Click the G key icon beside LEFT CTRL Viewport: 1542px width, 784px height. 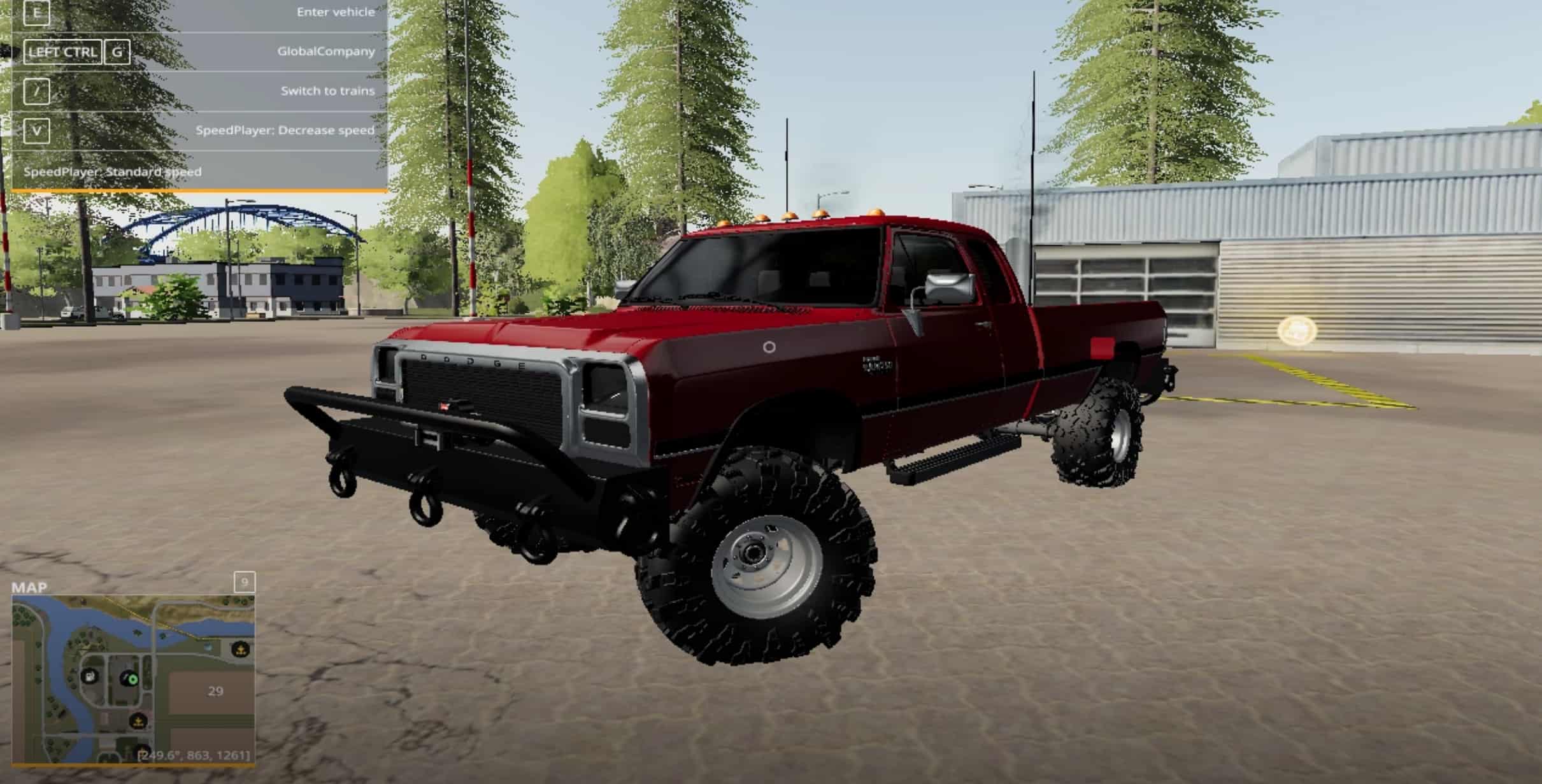tap(117, 52)
